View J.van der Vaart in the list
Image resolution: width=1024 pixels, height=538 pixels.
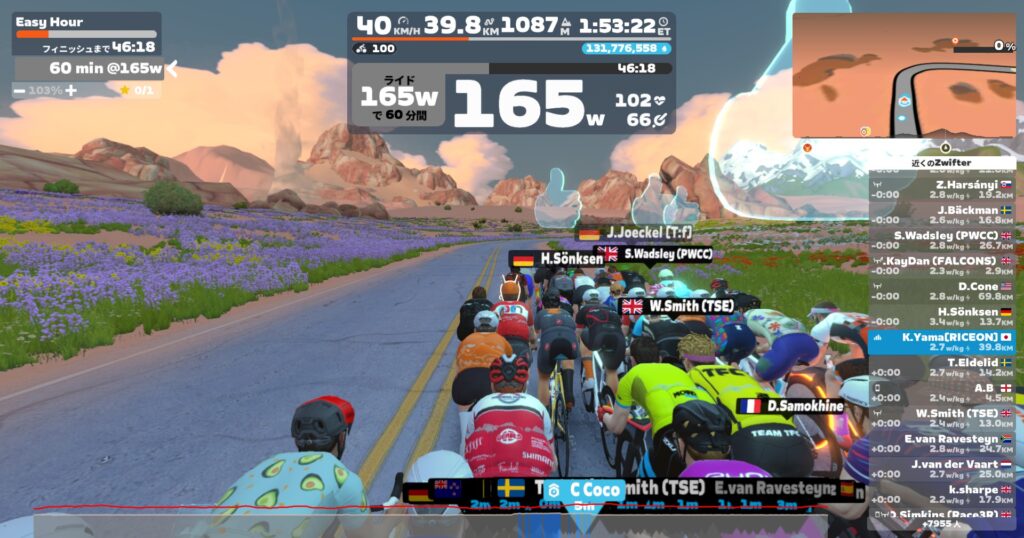tap(941, 469)
